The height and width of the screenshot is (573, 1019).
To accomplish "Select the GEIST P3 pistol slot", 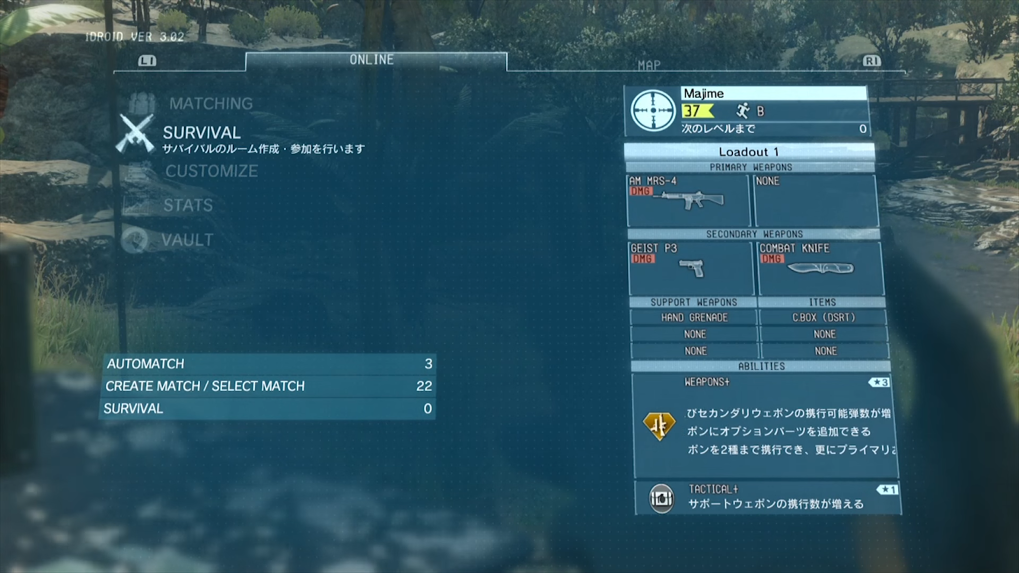I will tap(690, 268).
